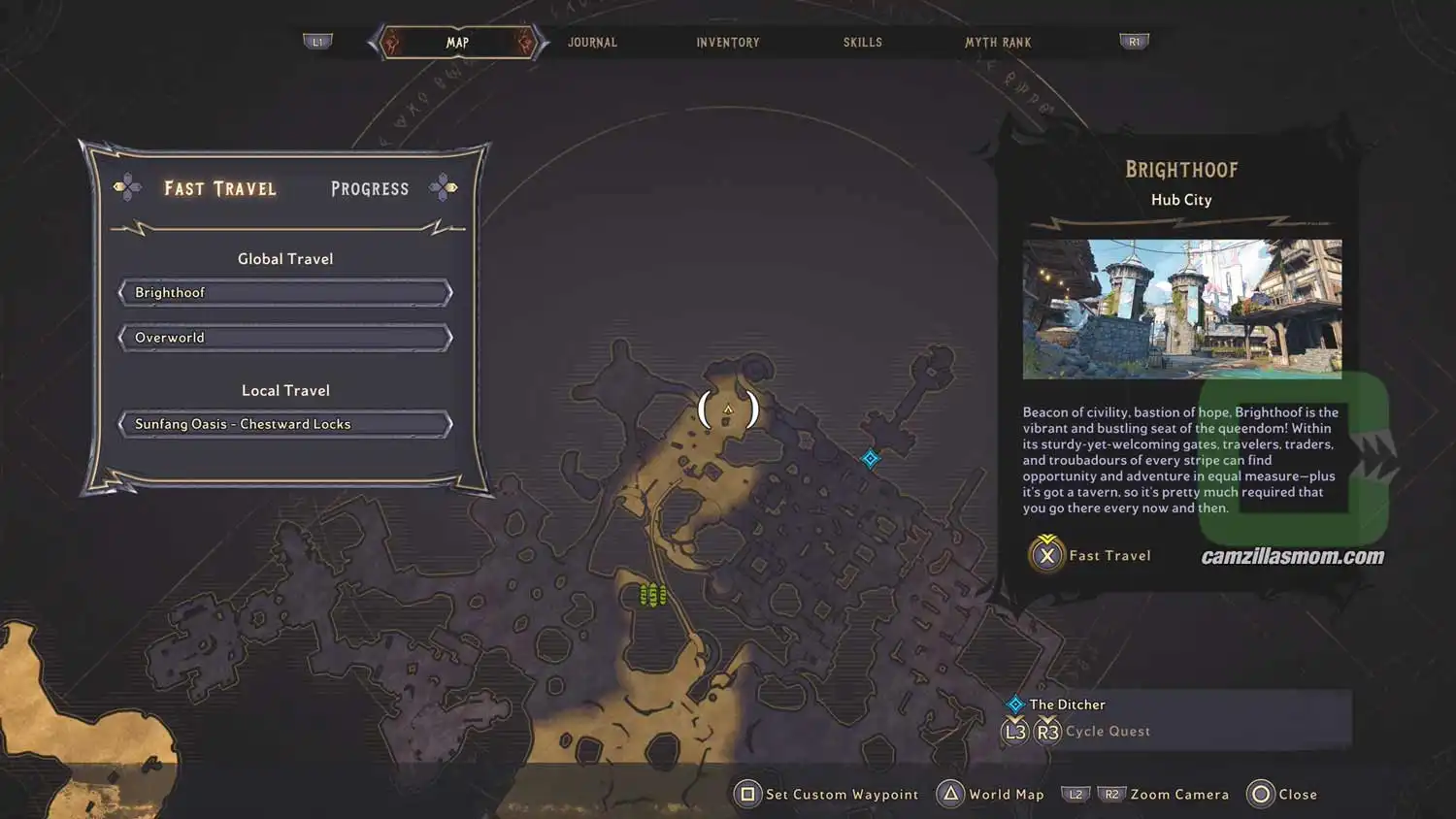Select the green vending marker on map
The image size is (1456, 819).
click(x=652, y=594)
